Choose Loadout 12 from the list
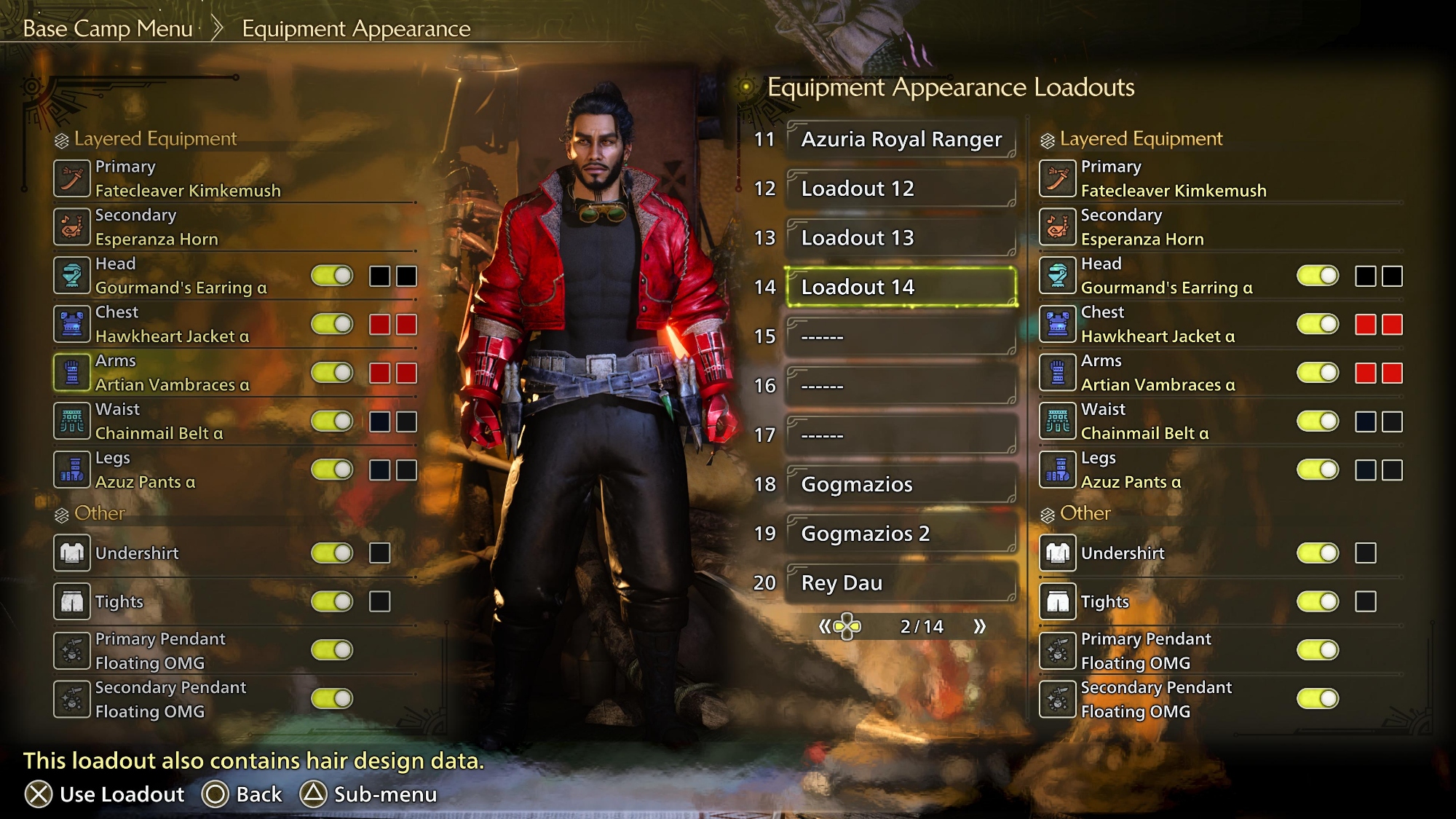Image resolution: width=1456 pixels, height=819 pixels. [901, 189]
